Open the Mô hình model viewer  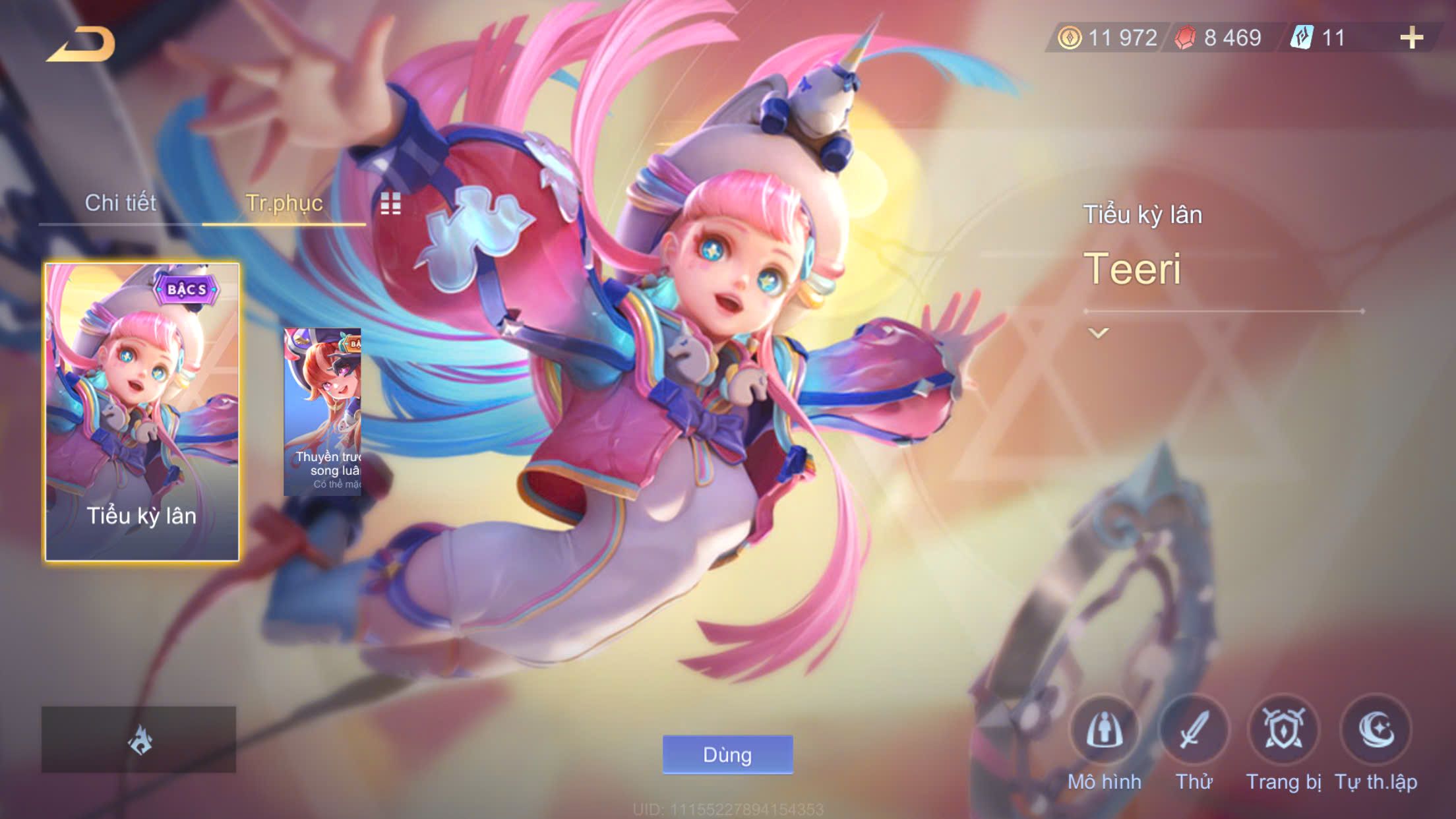pos(1104,732)
